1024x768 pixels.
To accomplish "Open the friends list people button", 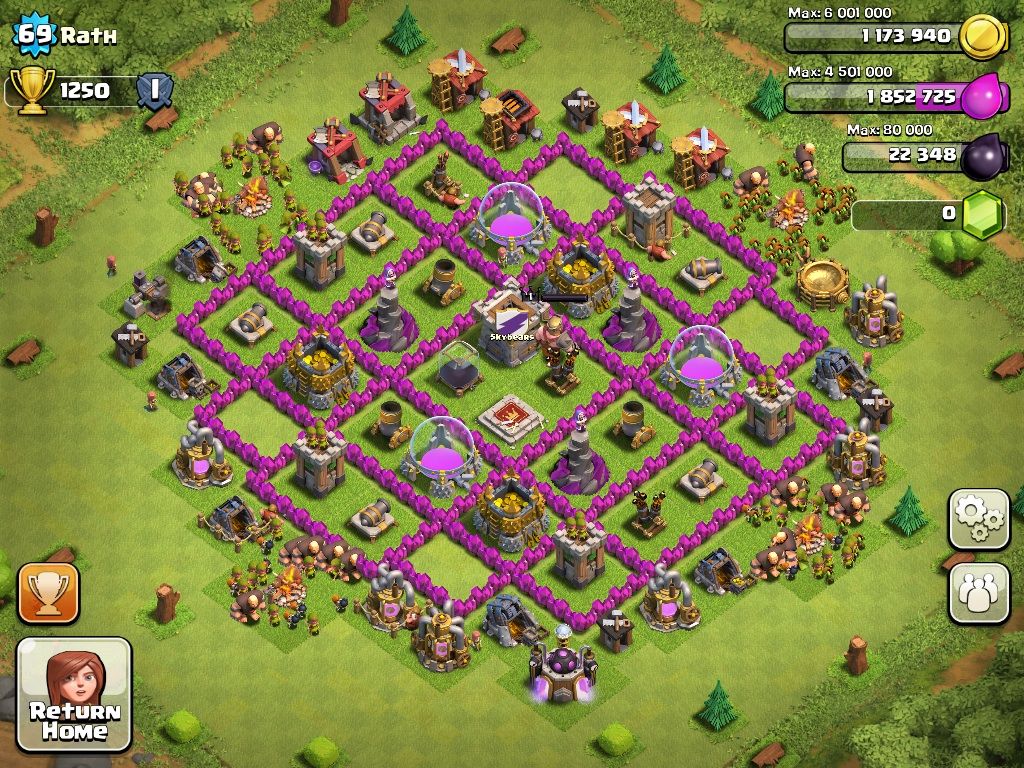I will pos(978,593).
